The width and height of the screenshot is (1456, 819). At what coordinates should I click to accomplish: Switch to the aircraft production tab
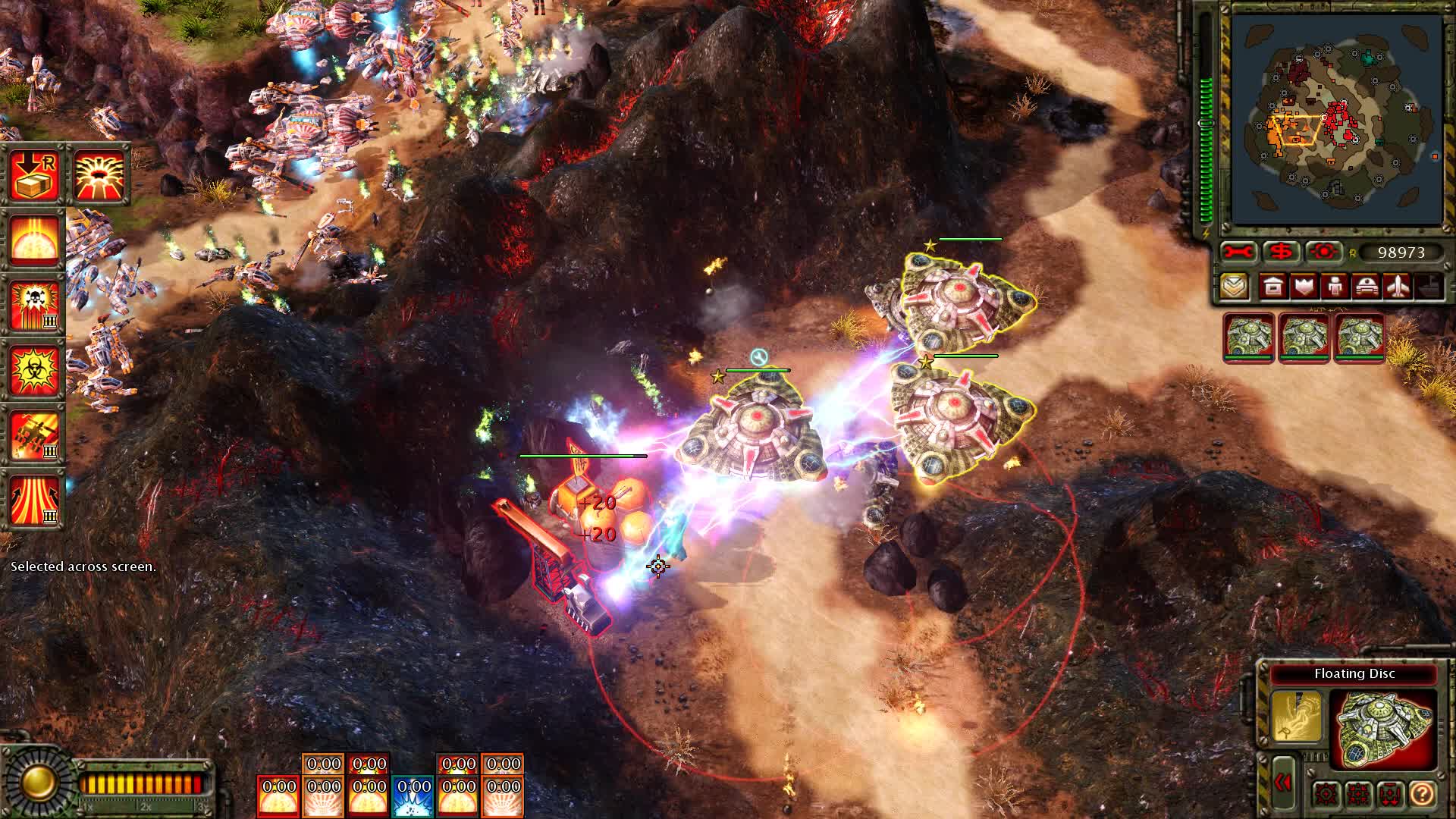coord(1398,287)
